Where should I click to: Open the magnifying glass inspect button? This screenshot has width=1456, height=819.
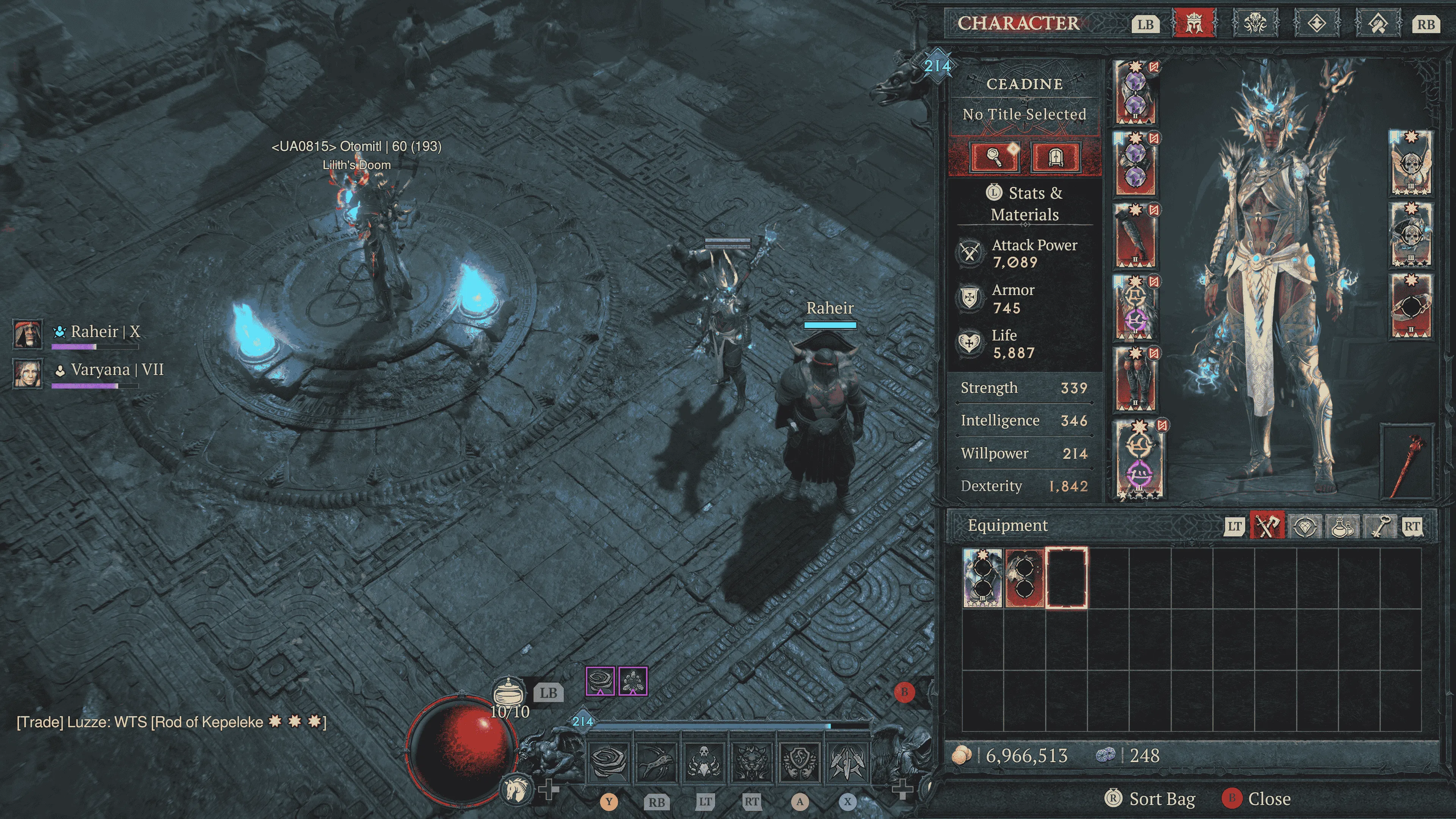tap(994, 157)
